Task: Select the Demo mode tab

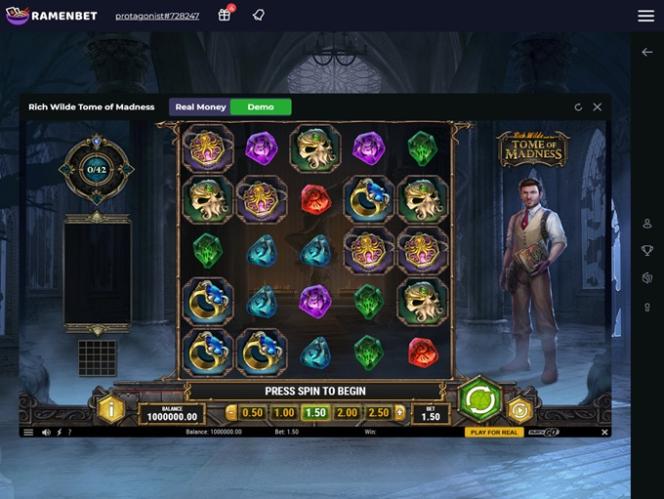Action: pos(260,107)
